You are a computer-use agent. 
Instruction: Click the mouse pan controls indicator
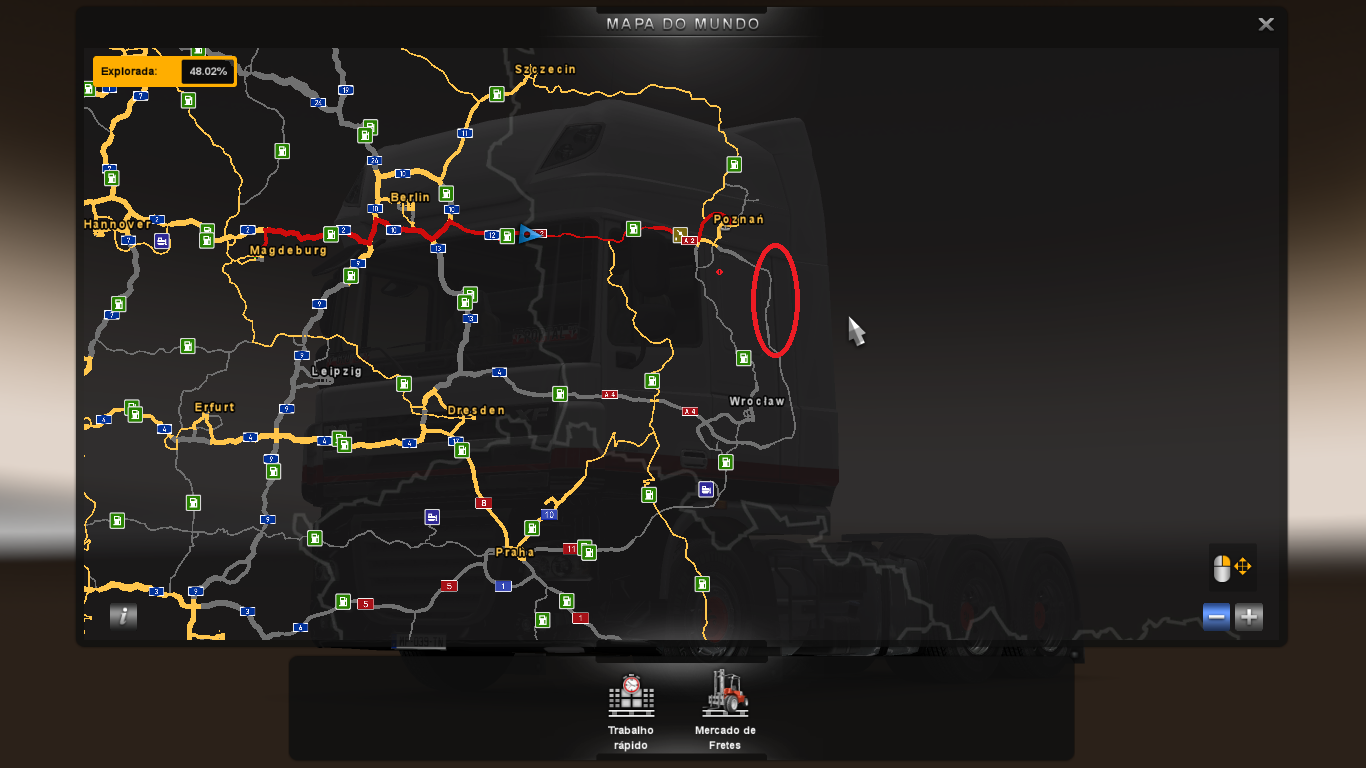pyautogui.click(x=1234, y=568)
